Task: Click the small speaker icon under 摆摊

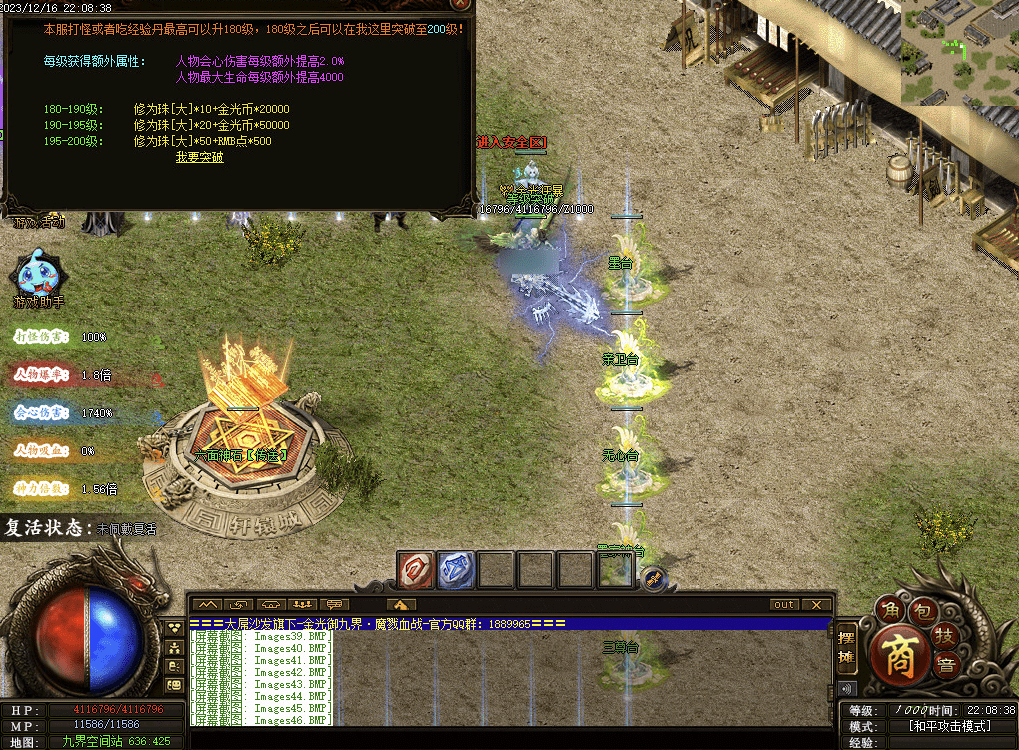Action: (847, 689)
